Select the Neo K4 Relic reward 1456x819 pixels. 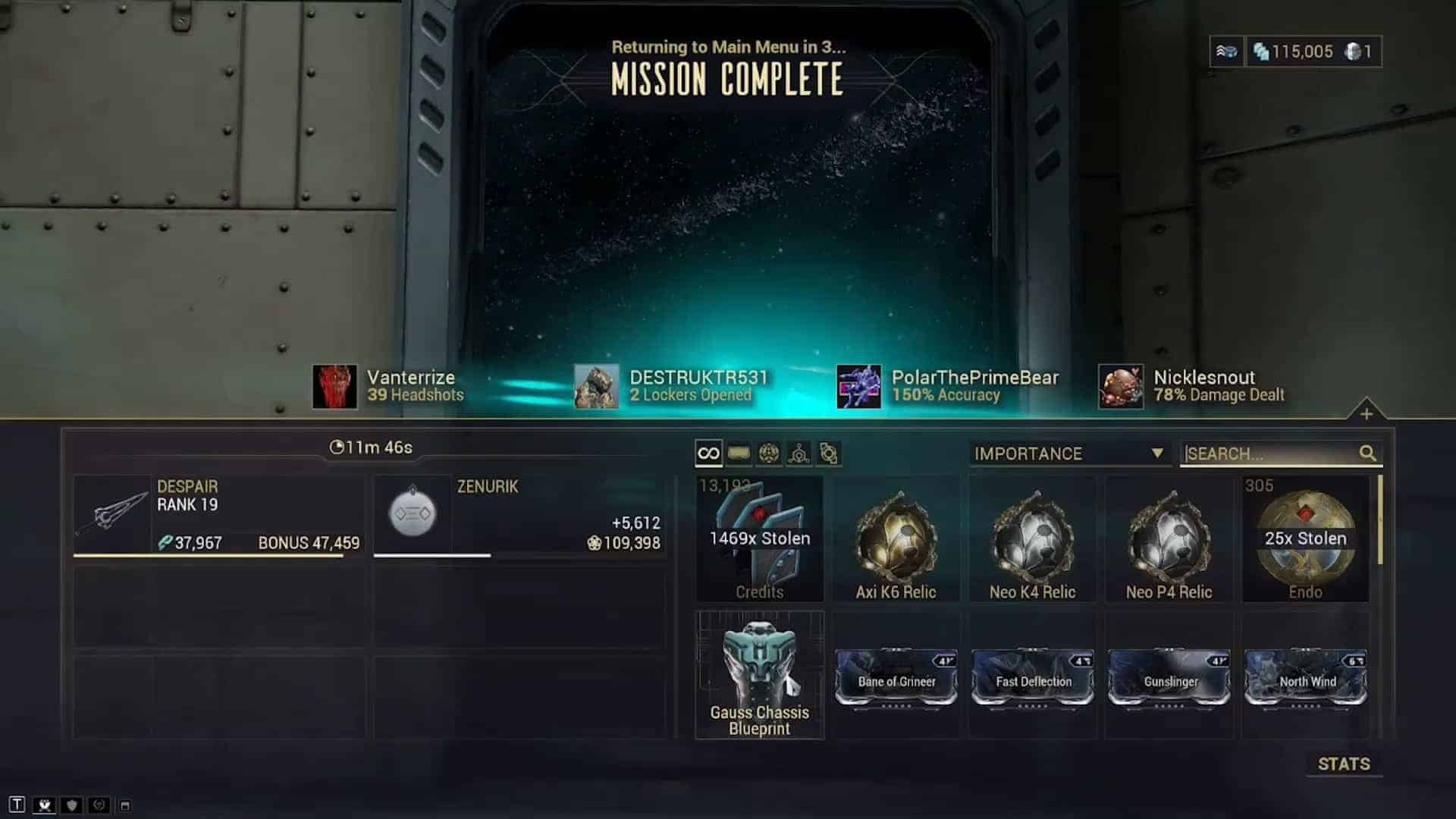(x=1032, y=540)
